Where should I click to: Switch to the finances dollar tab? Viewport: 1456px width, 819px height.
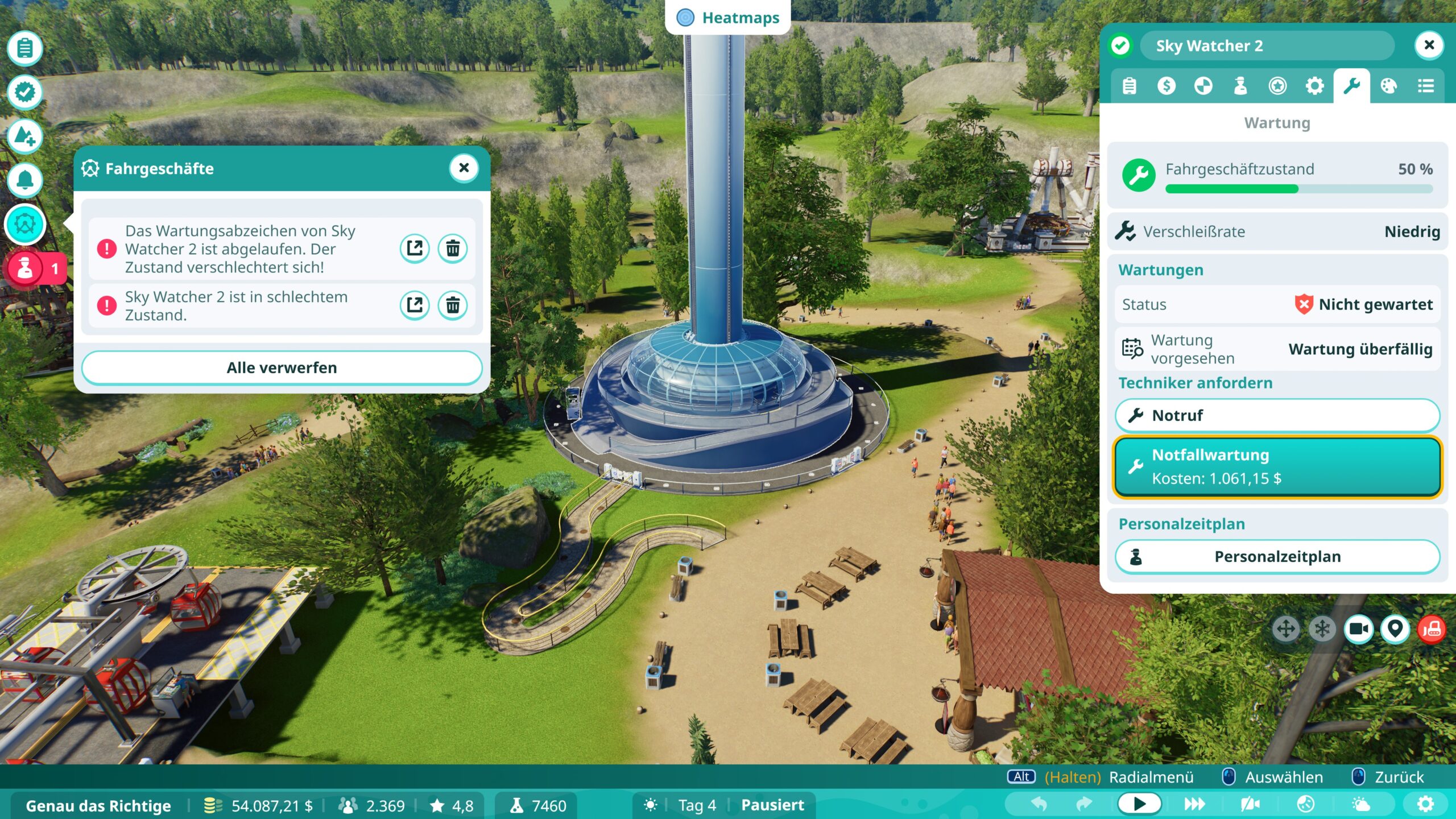tap(1166, 86)
